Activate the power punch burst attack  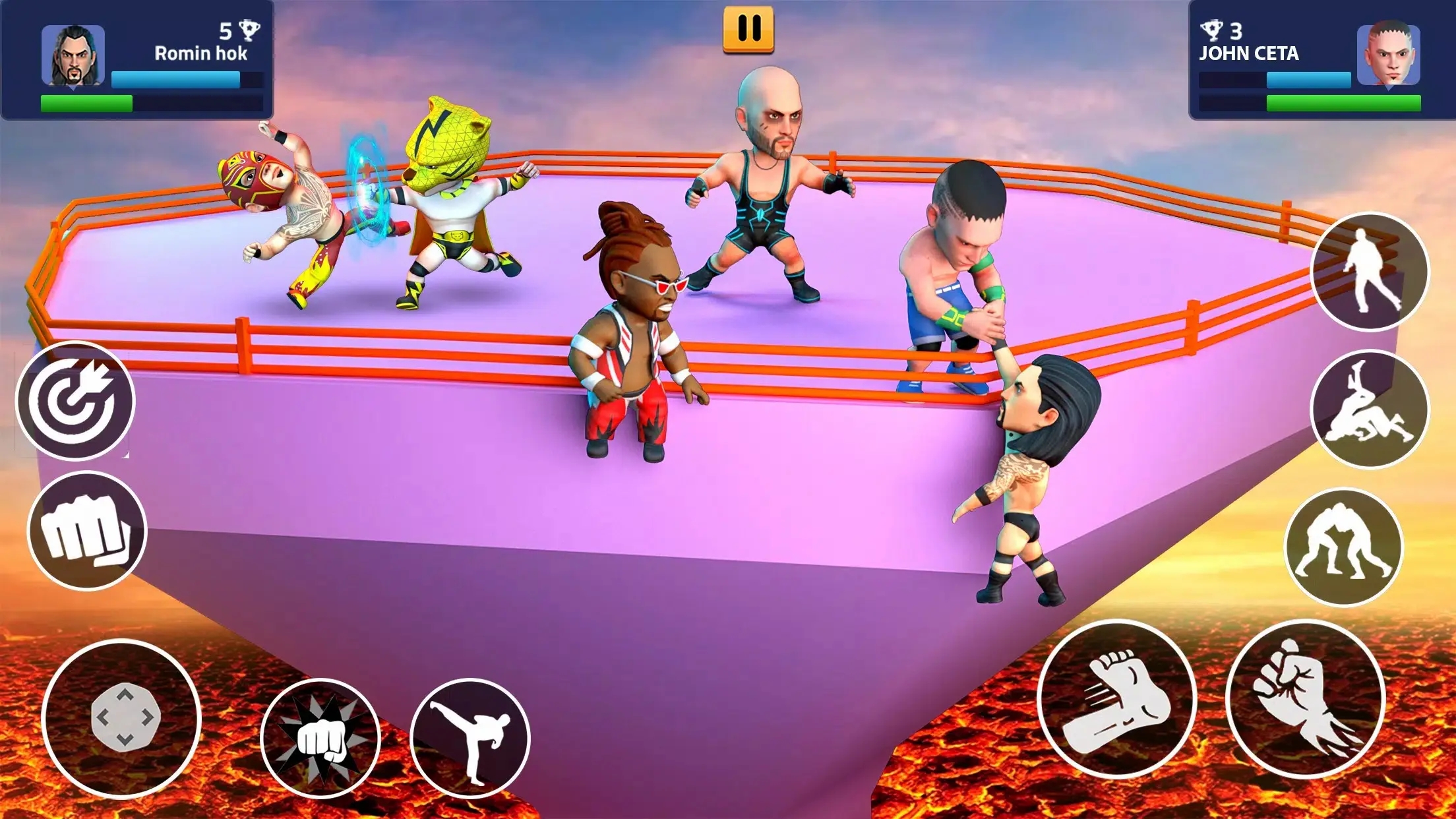tap(320, 738)
